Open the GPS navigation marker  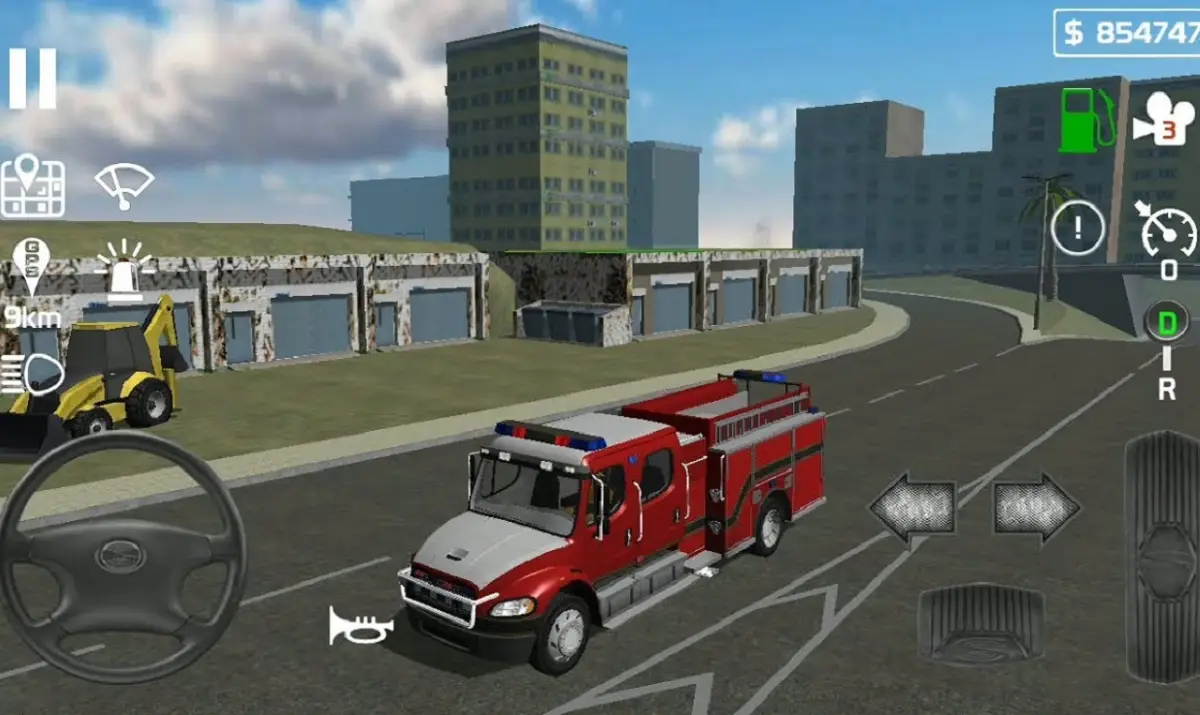point(31,266)
